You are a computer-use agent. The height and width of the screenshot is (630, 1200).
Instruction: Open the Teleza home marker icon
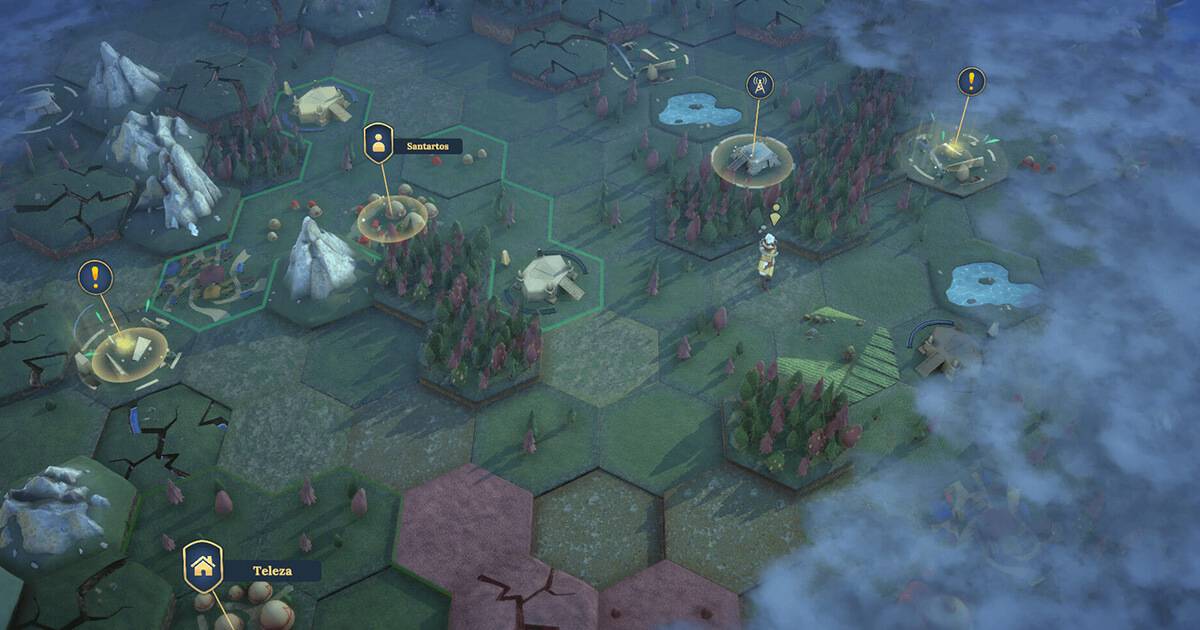coord(203,565)
